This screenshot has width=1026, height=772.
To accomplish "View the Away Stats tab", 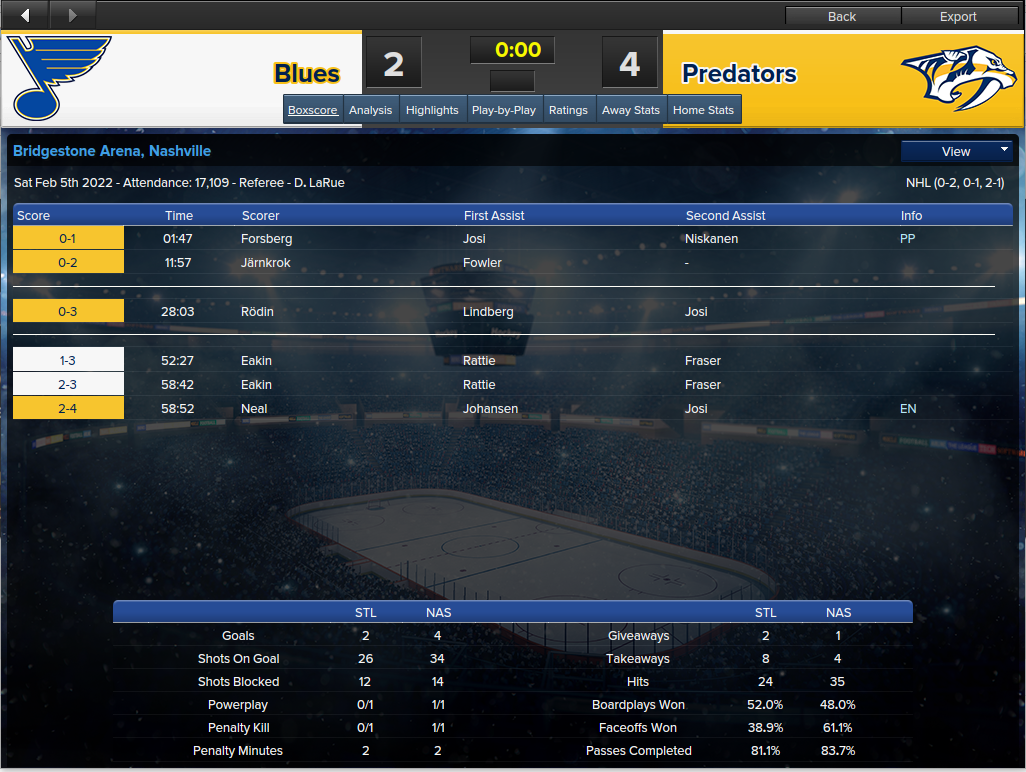I will [x=631, y=110].
